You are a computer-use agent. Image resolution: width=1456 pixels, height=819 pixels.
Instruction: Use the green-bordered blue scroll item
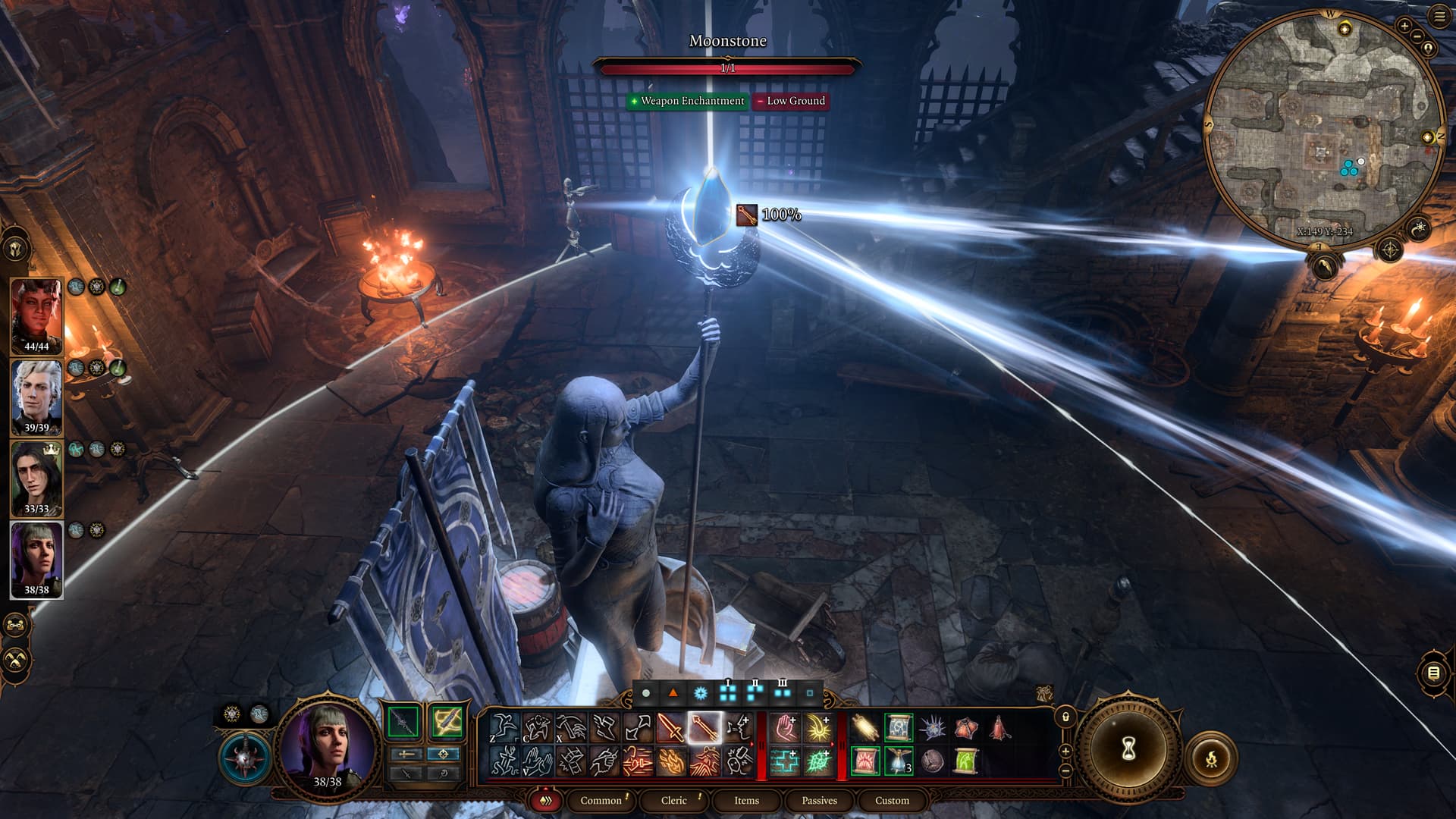pyautogui.click(x=899, y=728)
